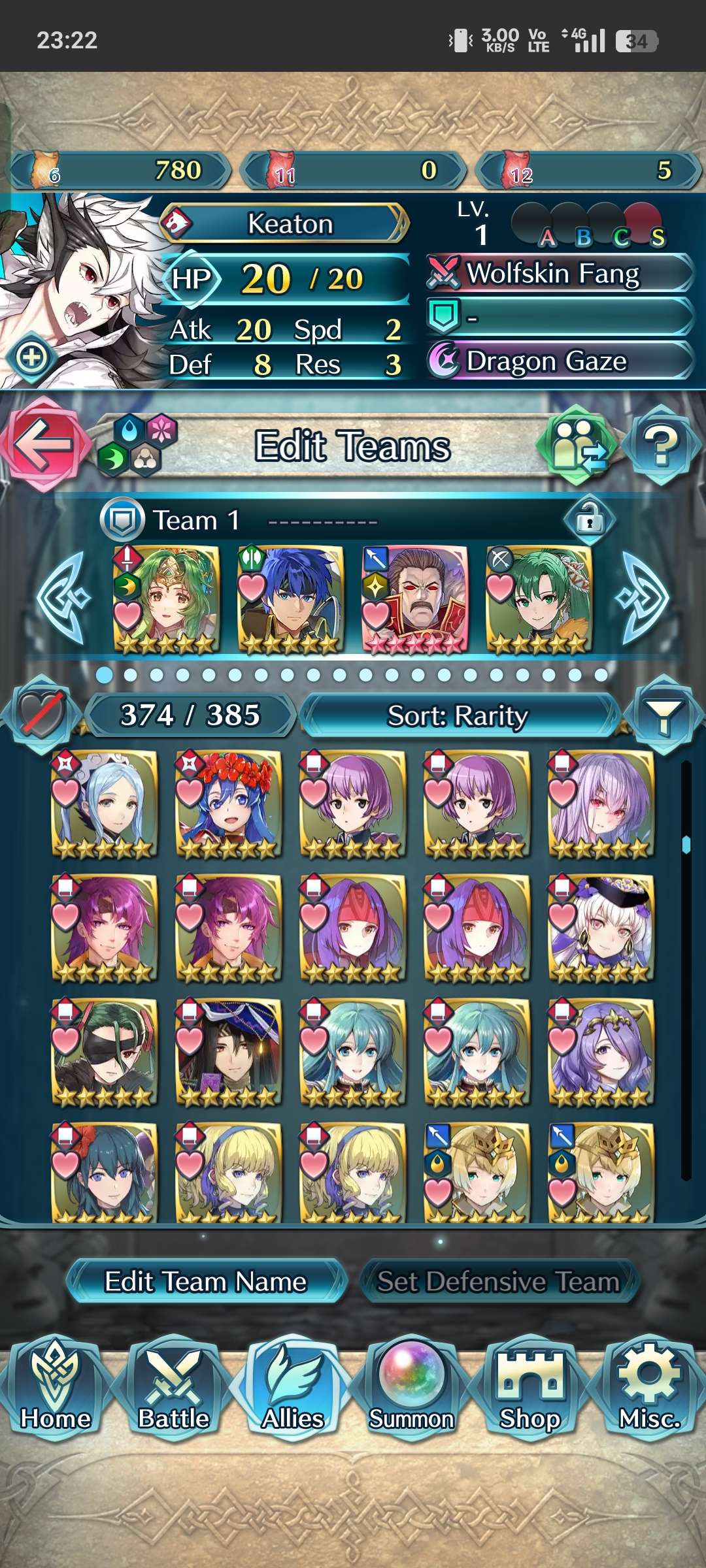Pick the hero with the red flower crown
Screen dimensions: 706x1568
pos(228,804)
